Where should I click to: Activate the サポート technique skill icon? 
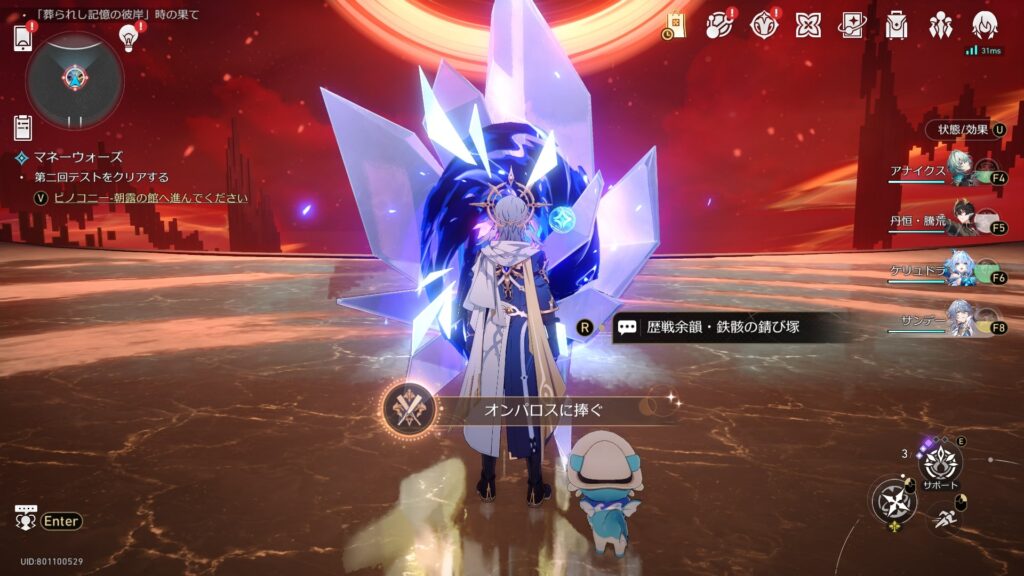[x=940, y=463]
